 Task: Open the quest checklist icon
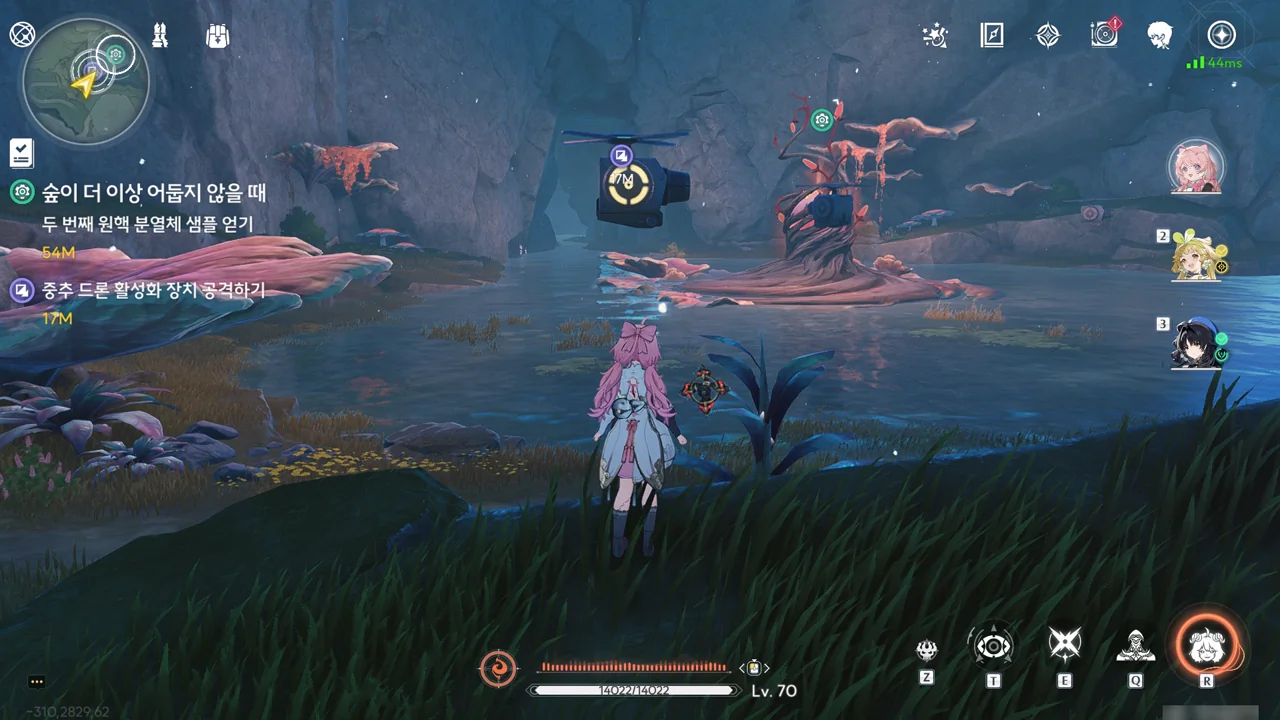coord(21,153)
